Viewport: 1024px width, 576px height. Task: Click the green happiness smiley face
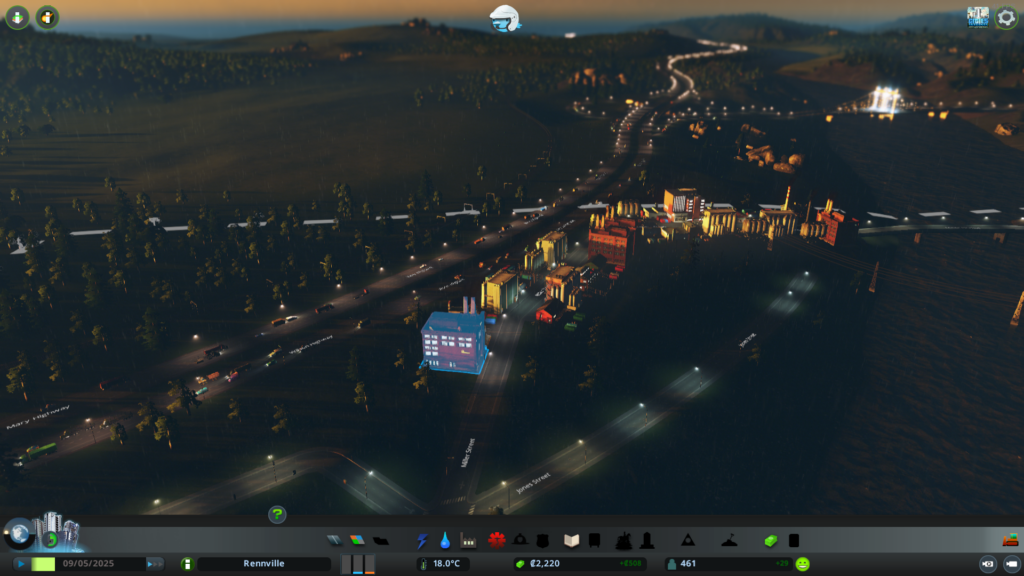point(803,564)
